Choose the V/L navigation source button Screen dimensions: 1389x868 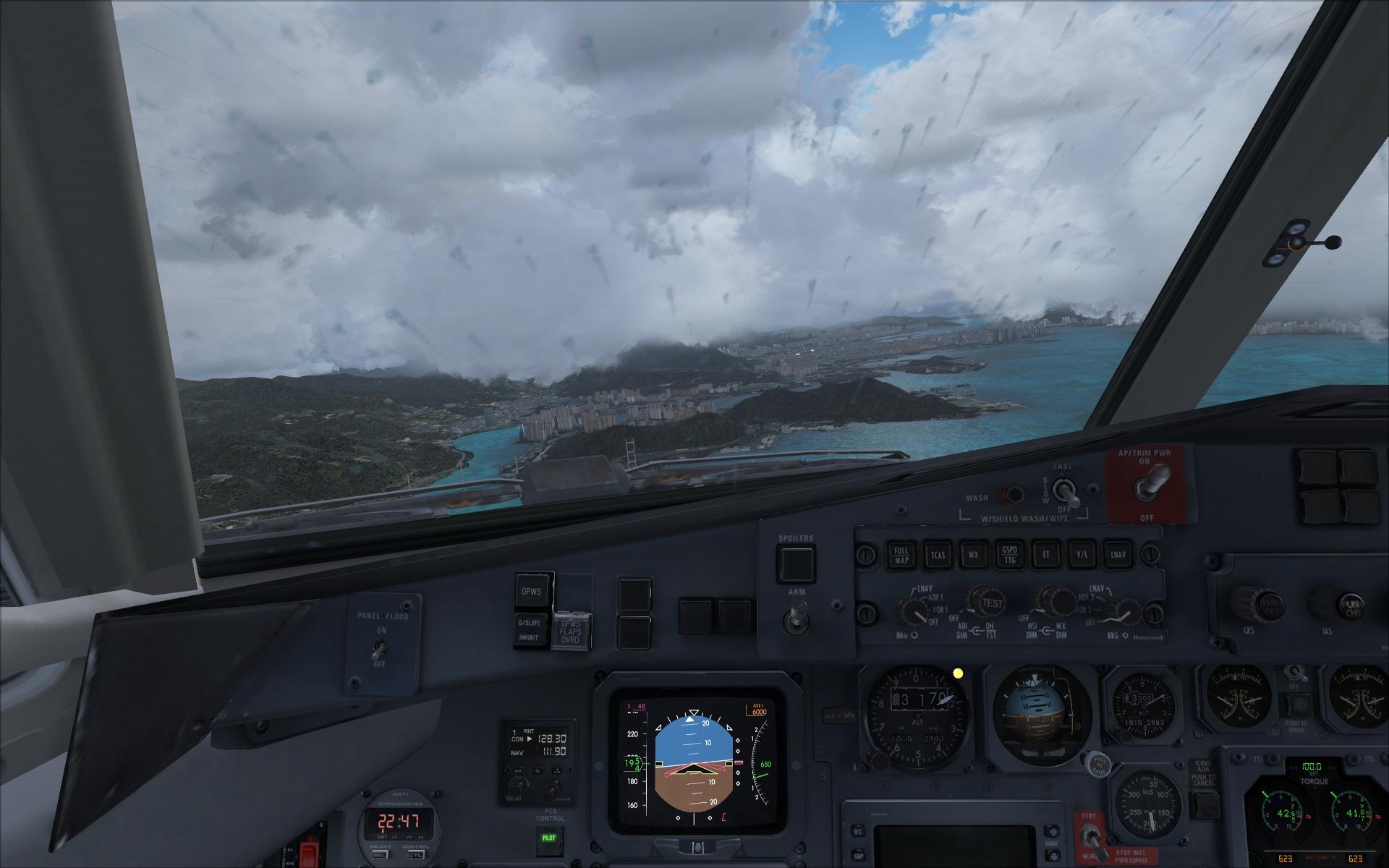click(1082, 556)
